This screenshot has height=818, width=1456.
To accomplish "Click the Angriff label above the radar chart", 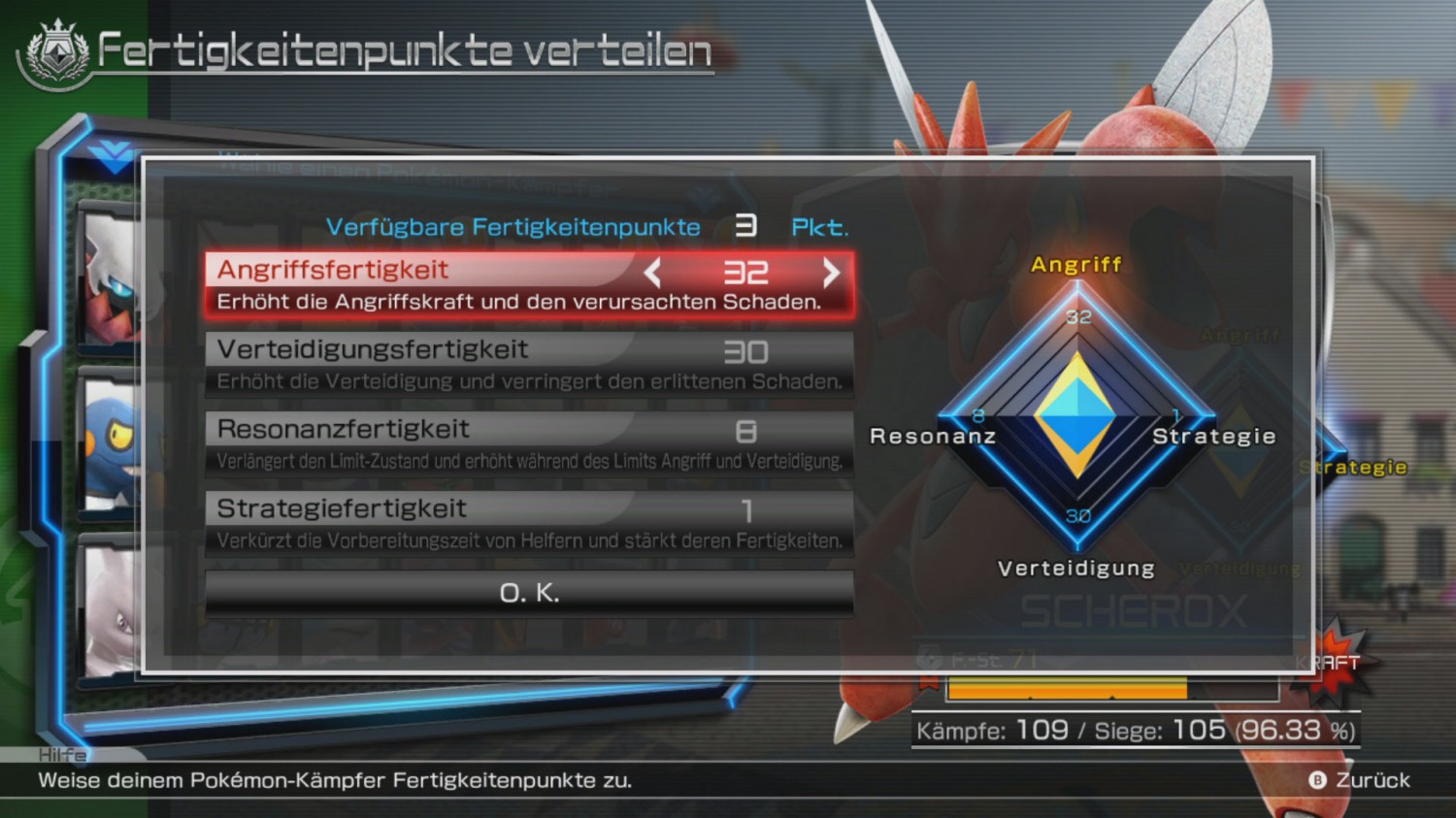I will coord(1077,264).
